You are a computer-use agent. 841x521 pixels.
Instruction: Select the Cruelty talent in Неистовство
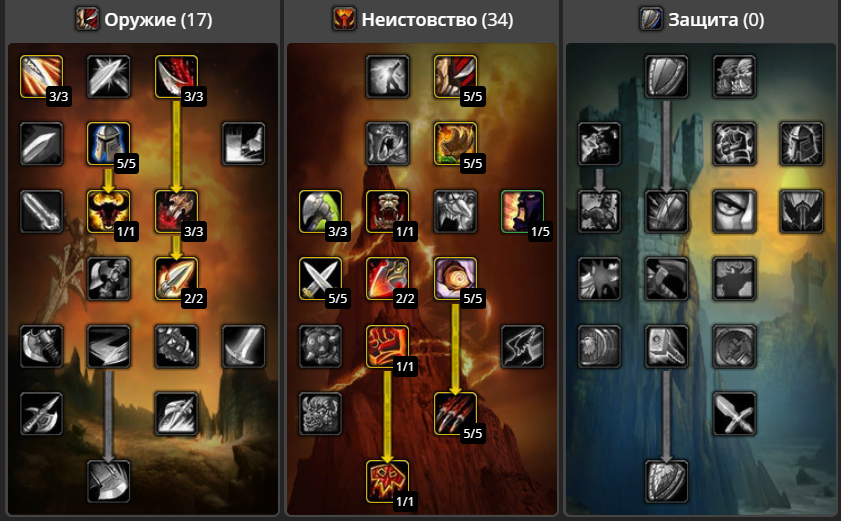pyautogui.click(x=455, y=76)
